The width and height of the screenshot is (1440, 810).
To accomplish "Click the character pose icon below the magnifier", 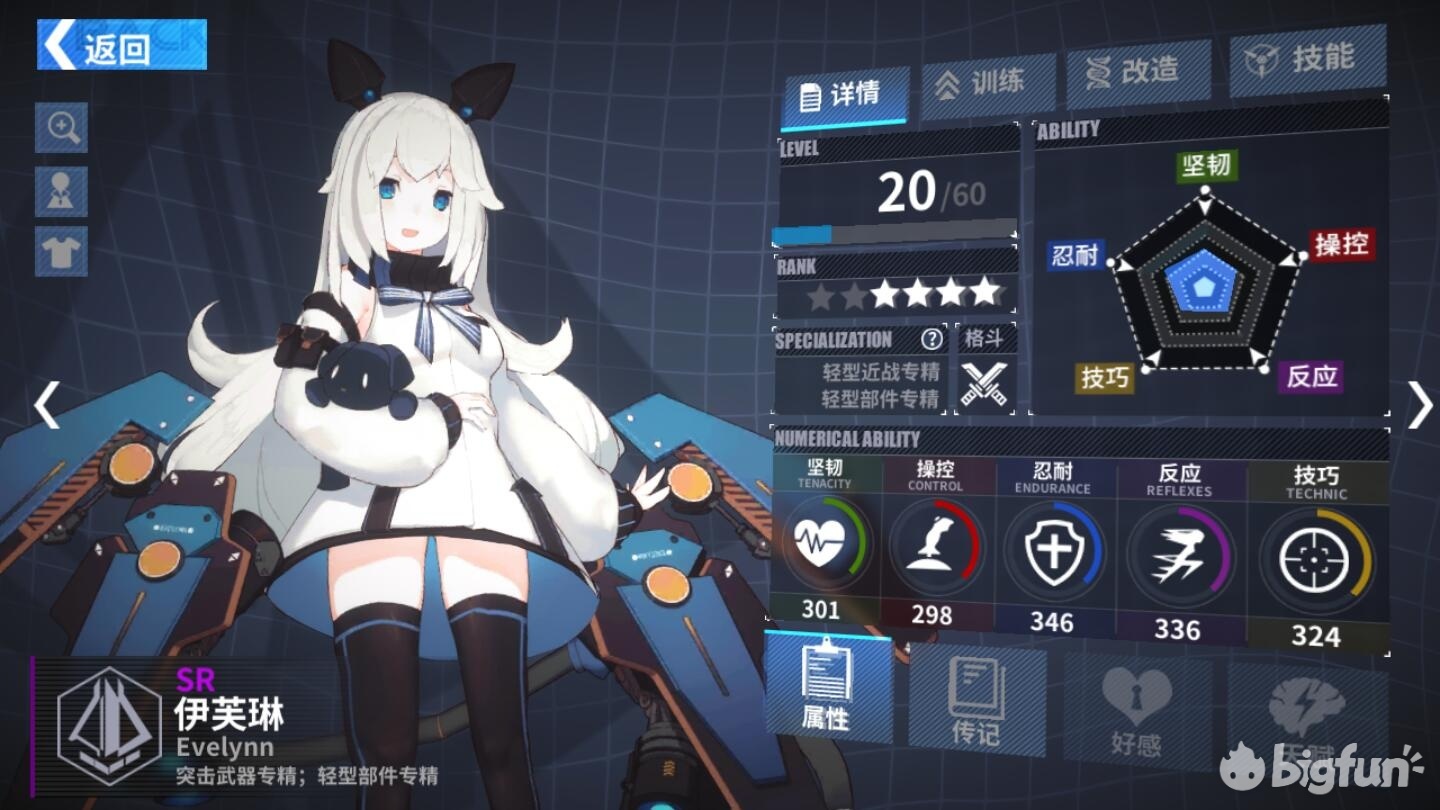I will pyautogui.click(x=61, y=189).
